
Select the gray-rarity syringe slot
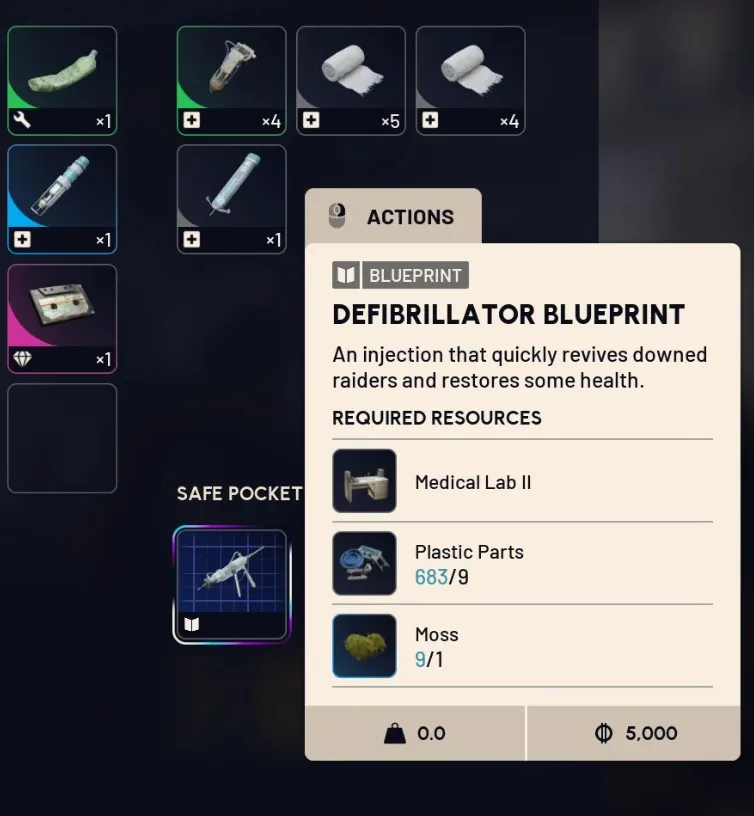tap(231, 199)
